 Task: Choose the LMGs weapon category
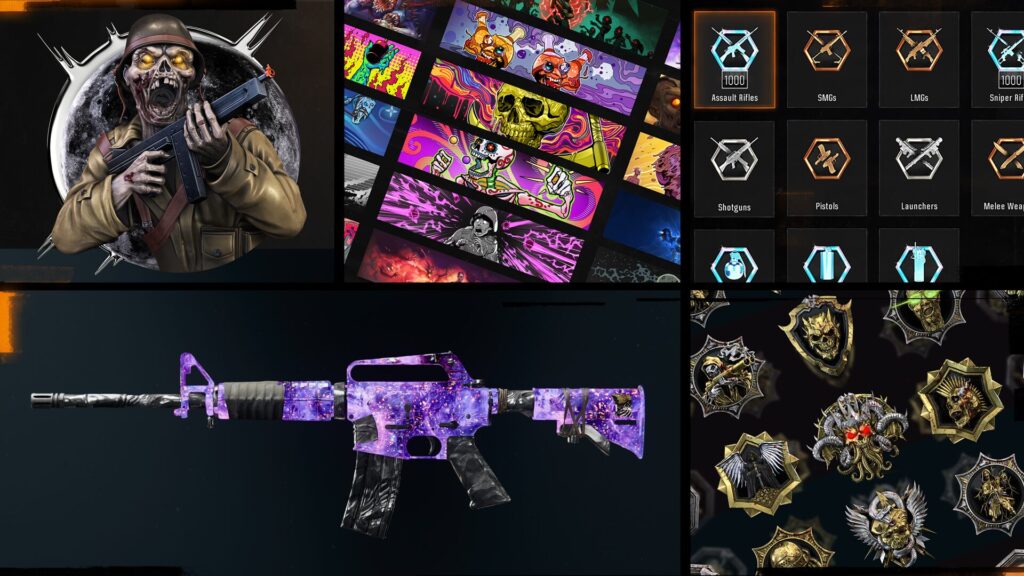click(918, 60)
